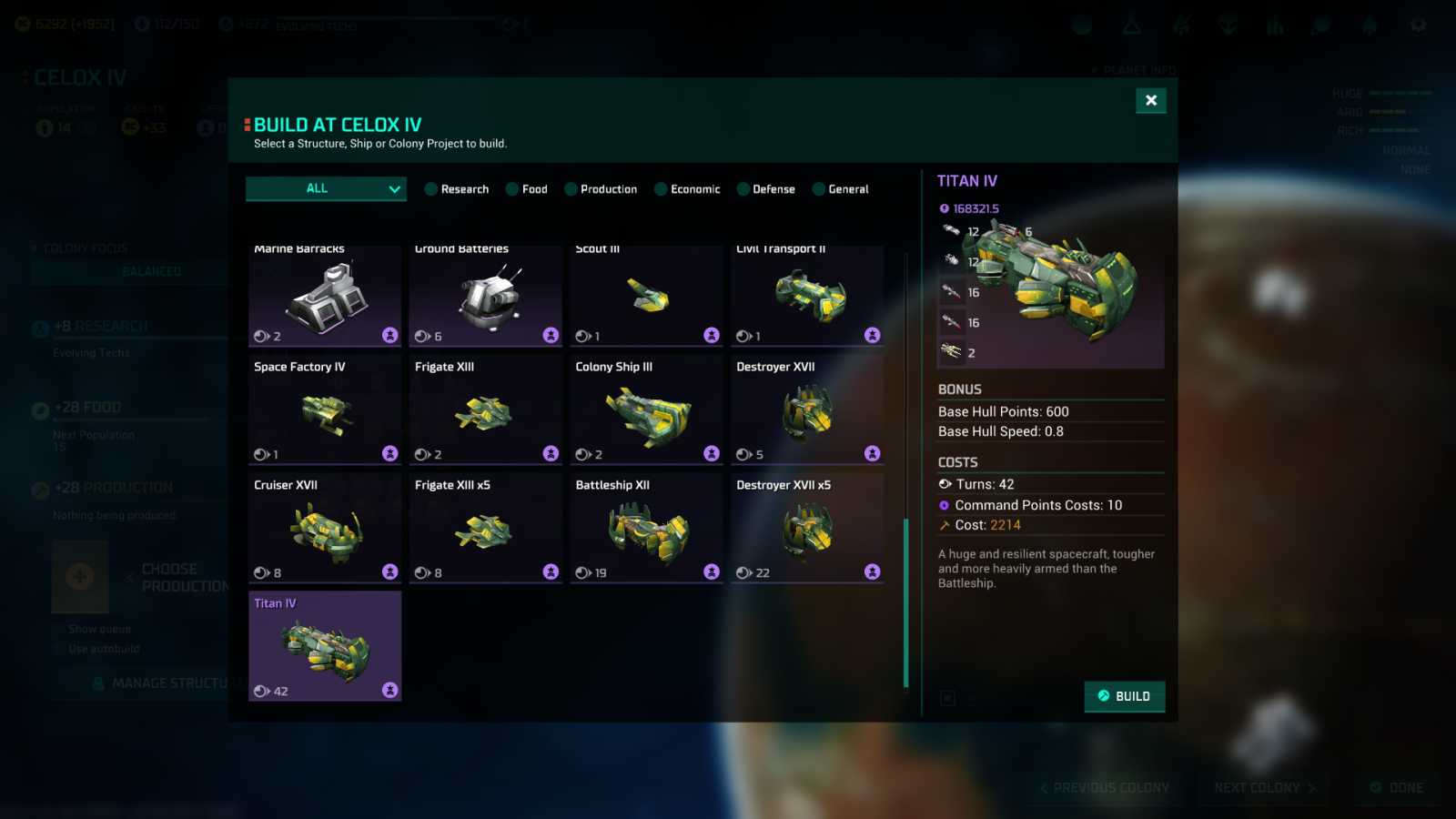Select the Scout III ship tile
This screenshot has width=1456, height=819.
646,296
